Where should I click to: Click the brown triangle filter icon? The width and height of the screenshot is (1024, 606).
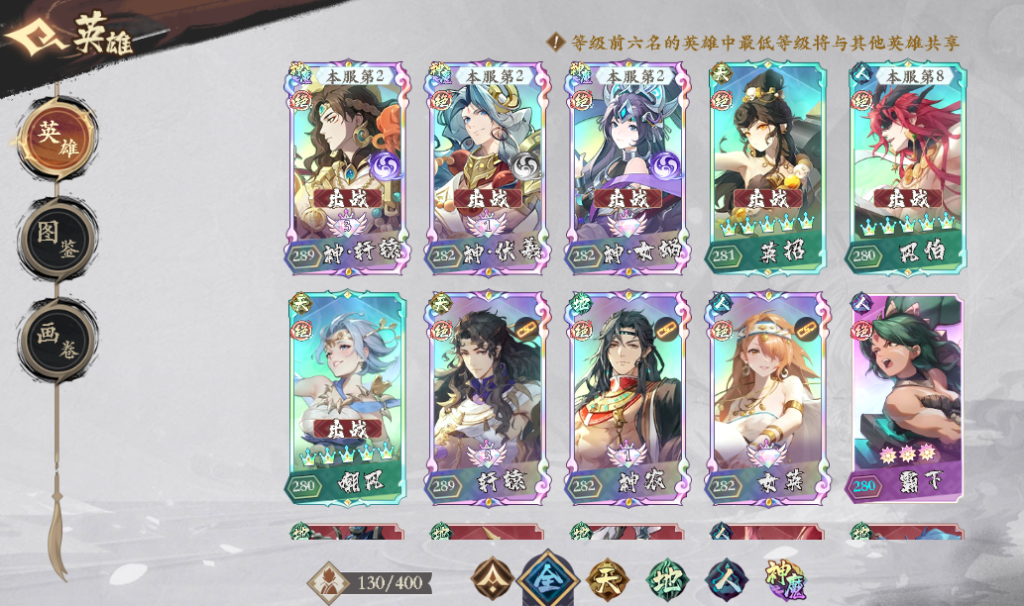tap(492, 577)
